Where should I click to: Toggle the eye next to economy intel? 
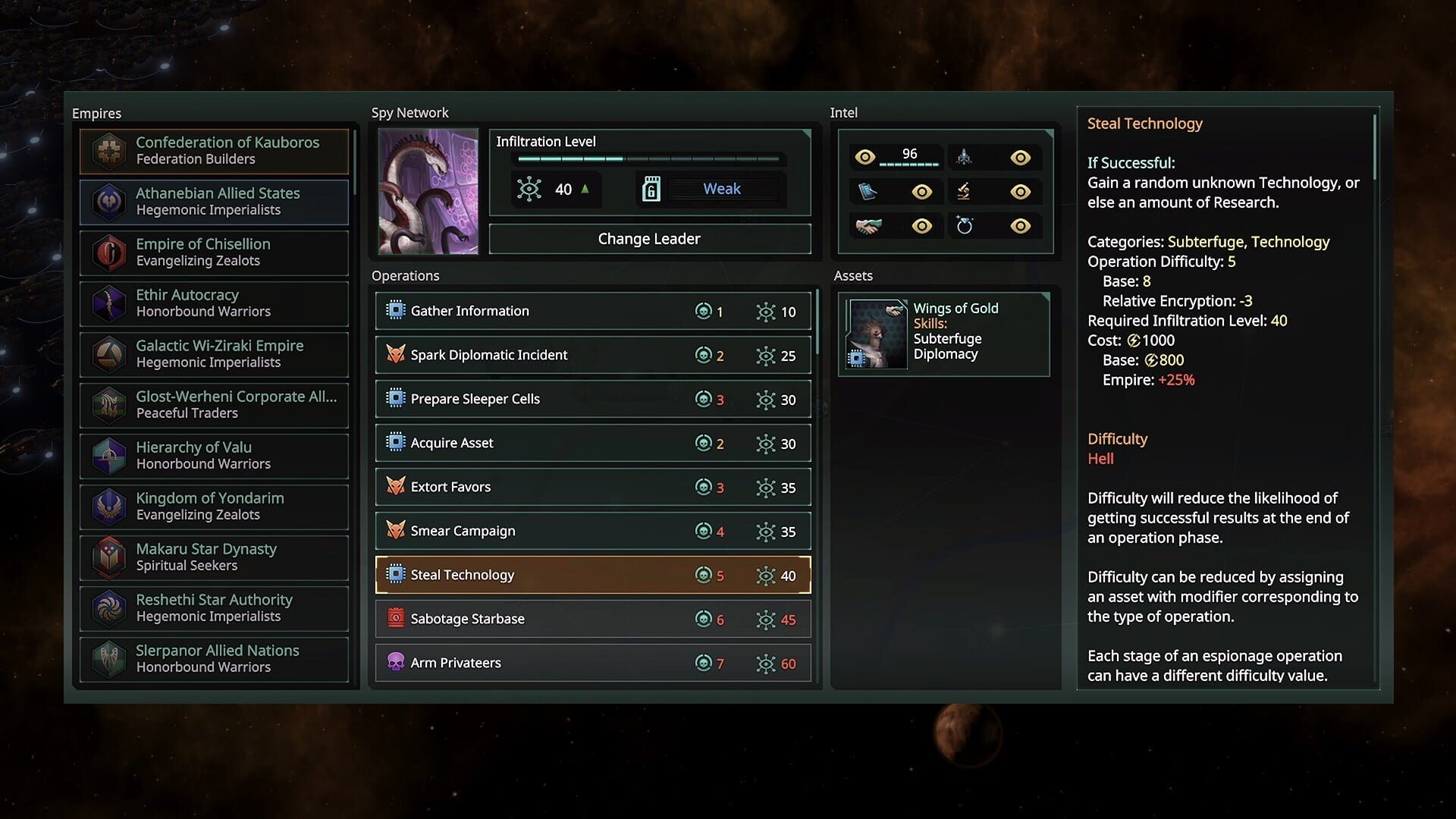tap(922, 225)
